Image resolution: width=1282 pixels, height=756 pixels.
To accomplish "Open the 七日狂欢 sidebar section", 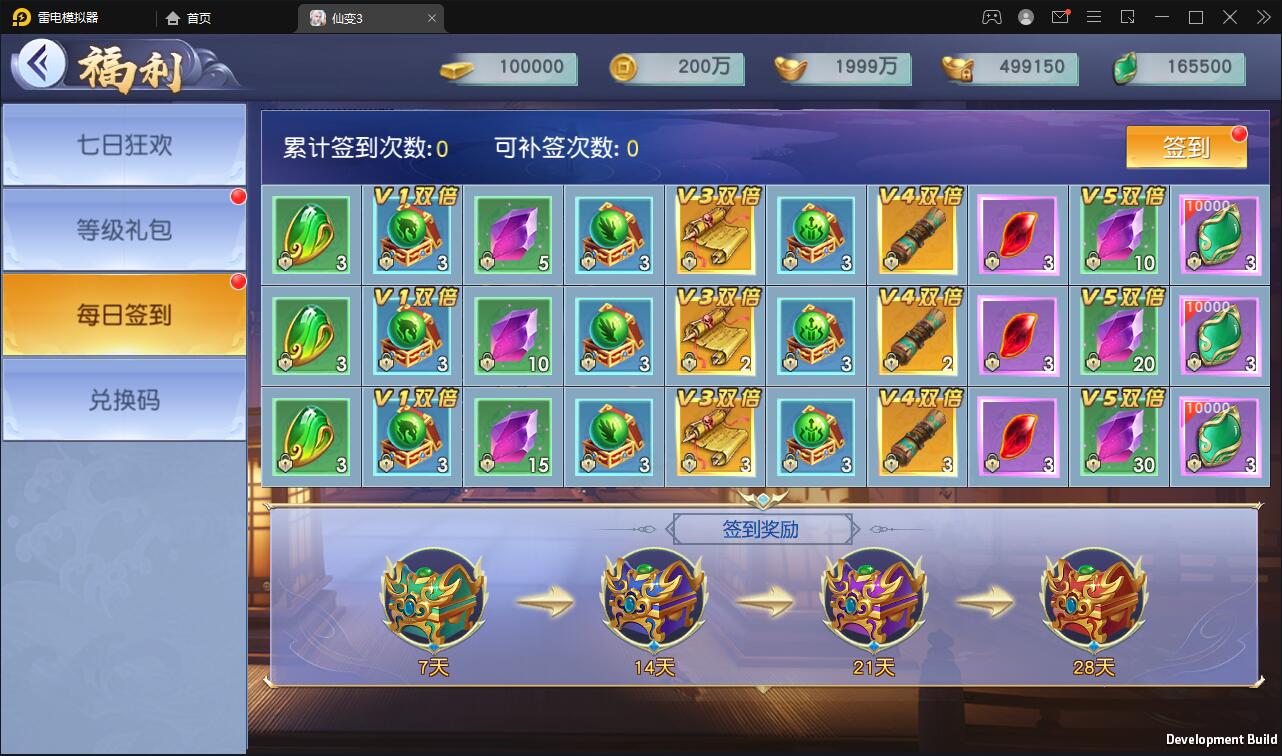I will pyautogui.click(x=124, y=144).
